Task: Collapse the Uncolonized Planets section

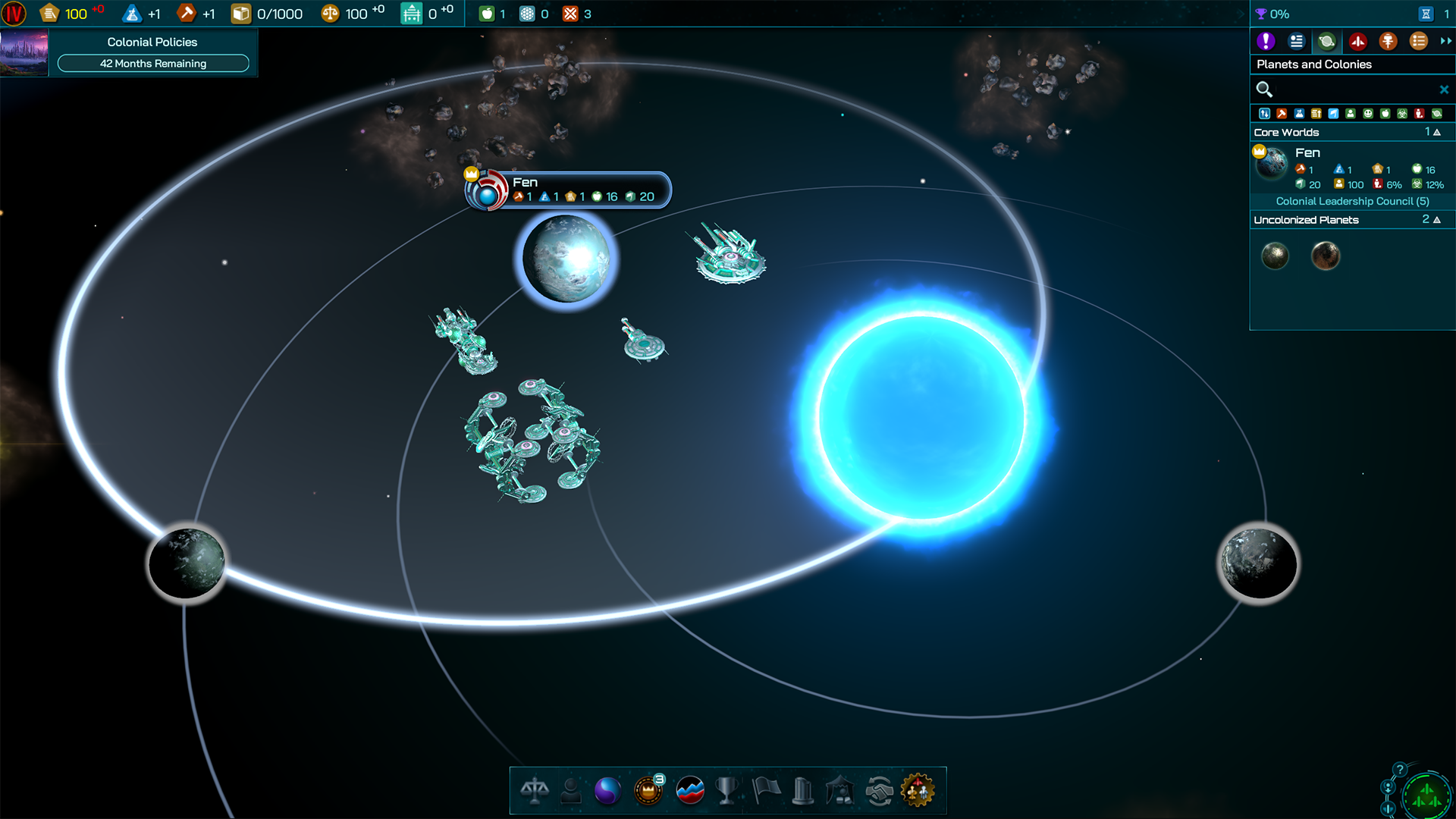Action: [x=1436, y=220]
